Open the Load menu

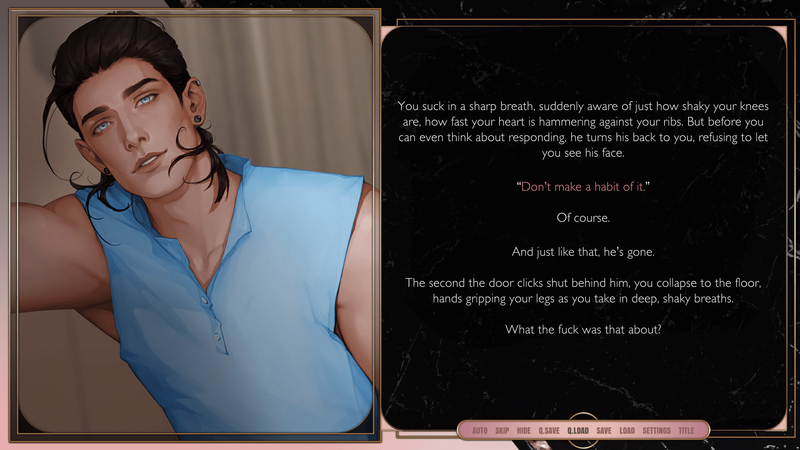pyautogui.click(x=627, y=430)
